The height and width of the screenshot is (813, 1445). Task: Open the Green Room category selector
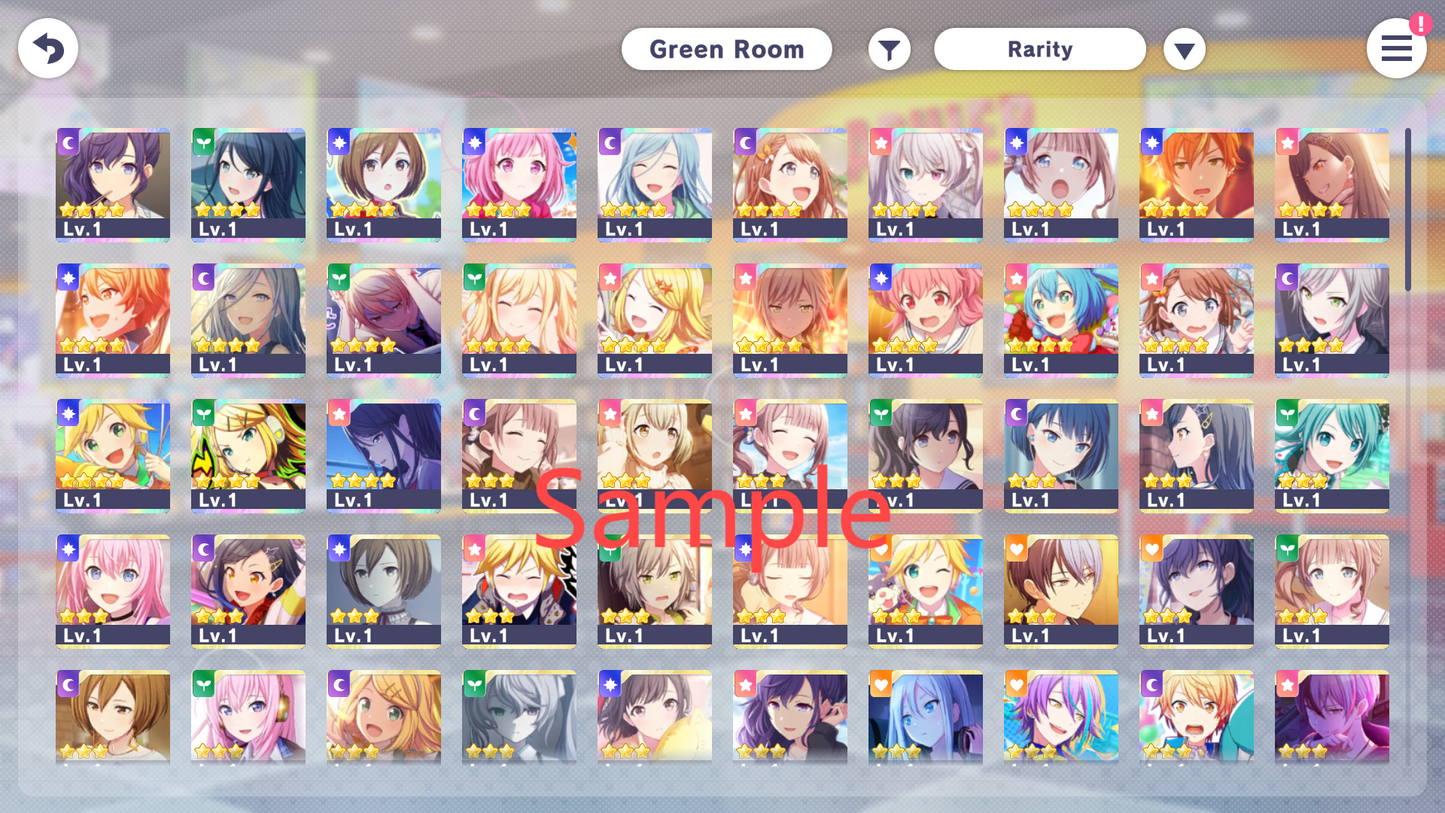(727, 48)
